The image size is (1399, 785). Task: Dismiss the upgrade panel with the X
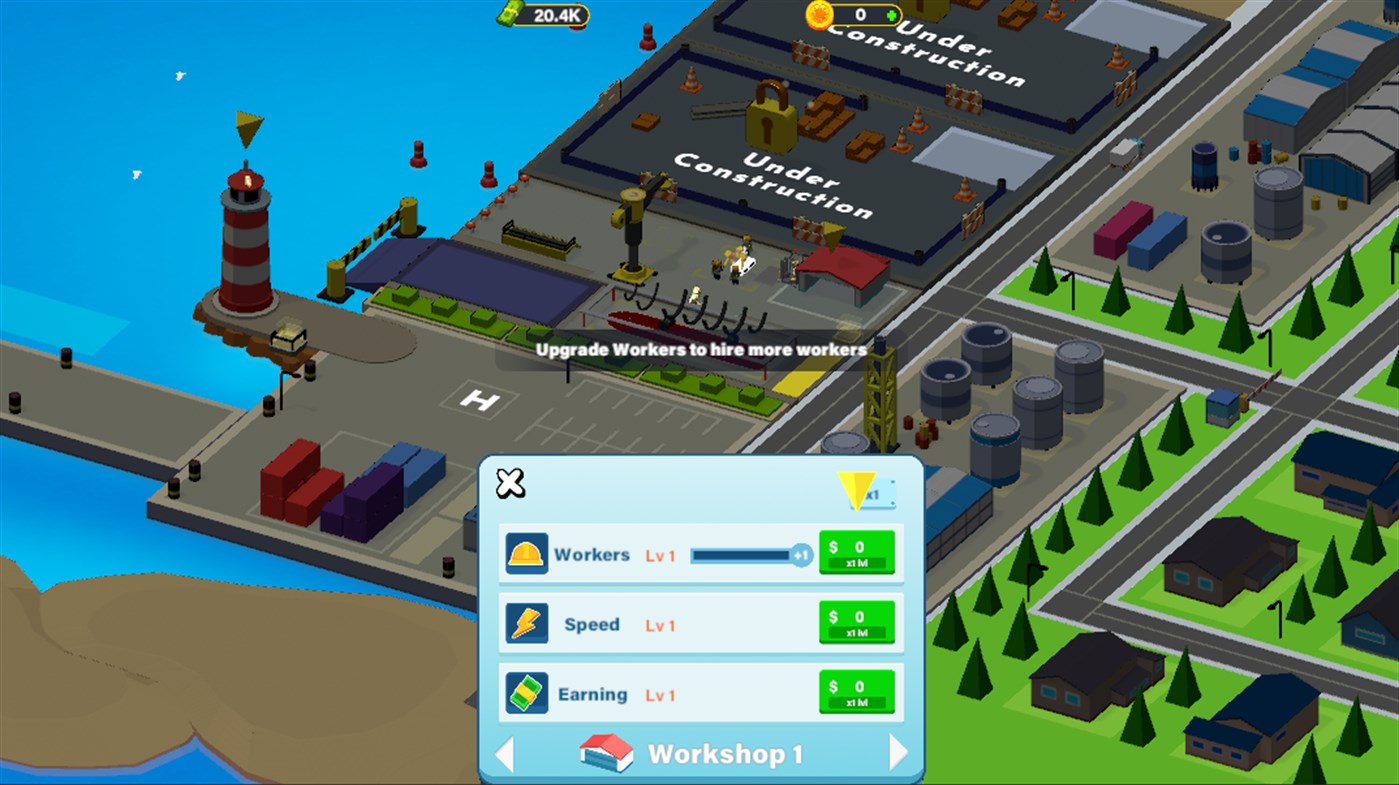pos(509,483)
